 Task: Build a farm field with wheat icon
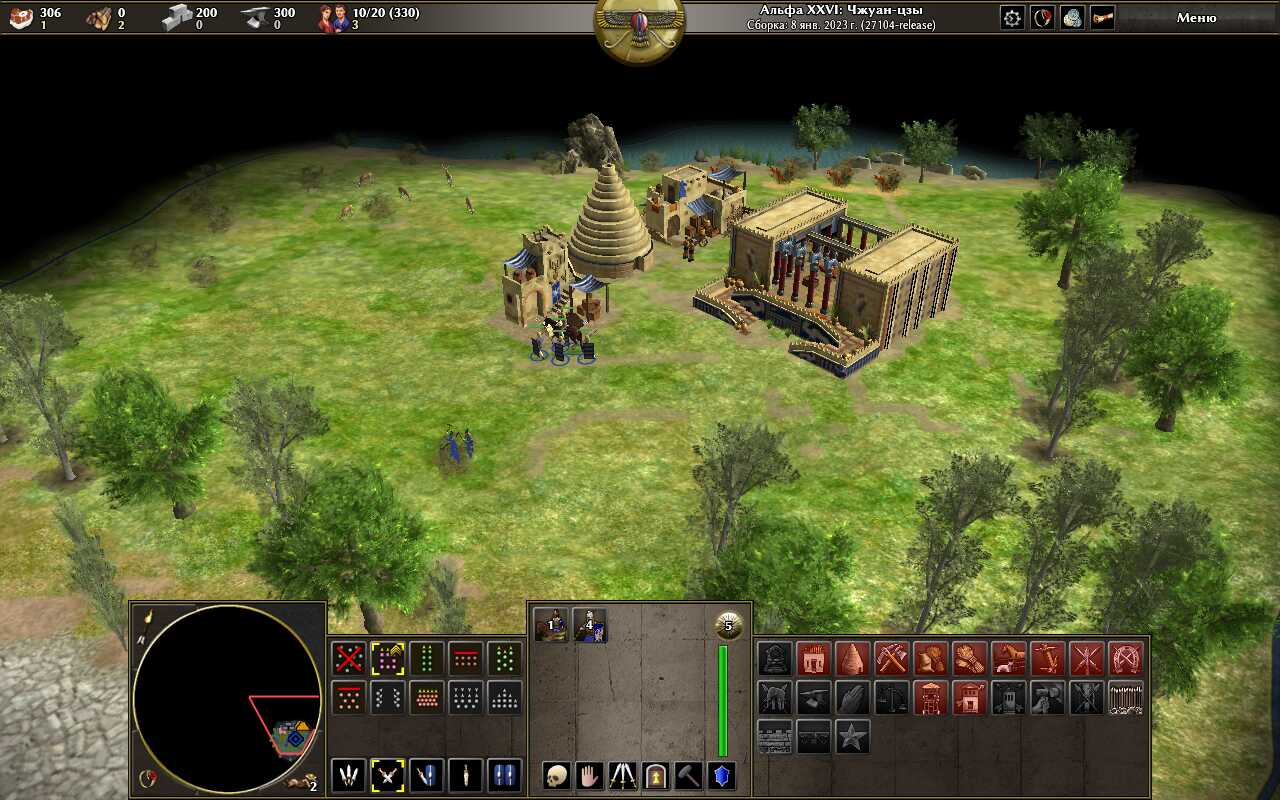pos(969,658)
